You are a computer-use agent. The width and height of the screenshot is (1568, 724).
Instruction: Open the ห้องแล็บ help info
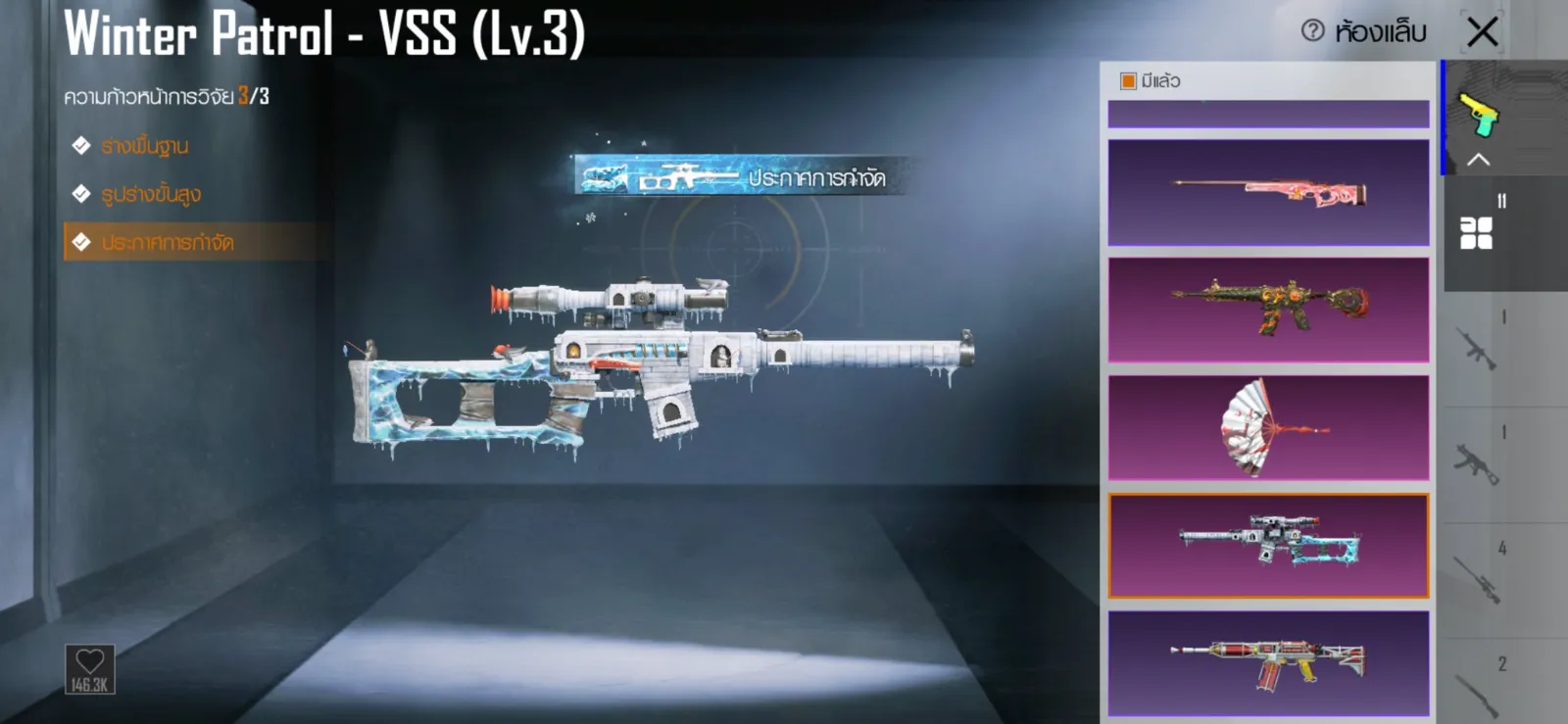[1312, 31]
